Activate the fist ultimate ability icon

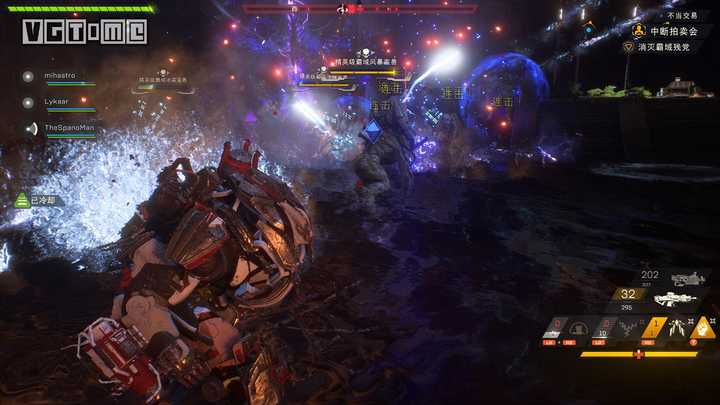[x=705, y=327]
